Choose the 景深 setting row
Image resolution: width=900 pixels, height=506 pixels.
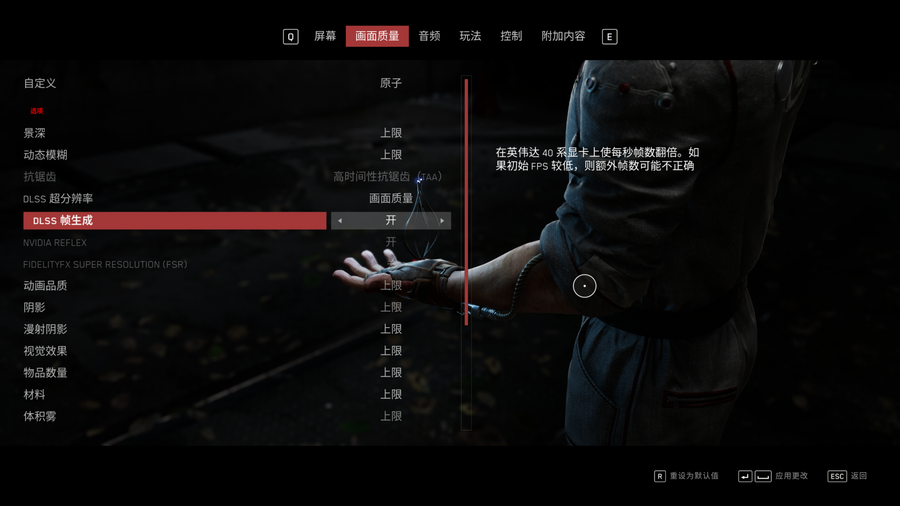coord(35,133)
